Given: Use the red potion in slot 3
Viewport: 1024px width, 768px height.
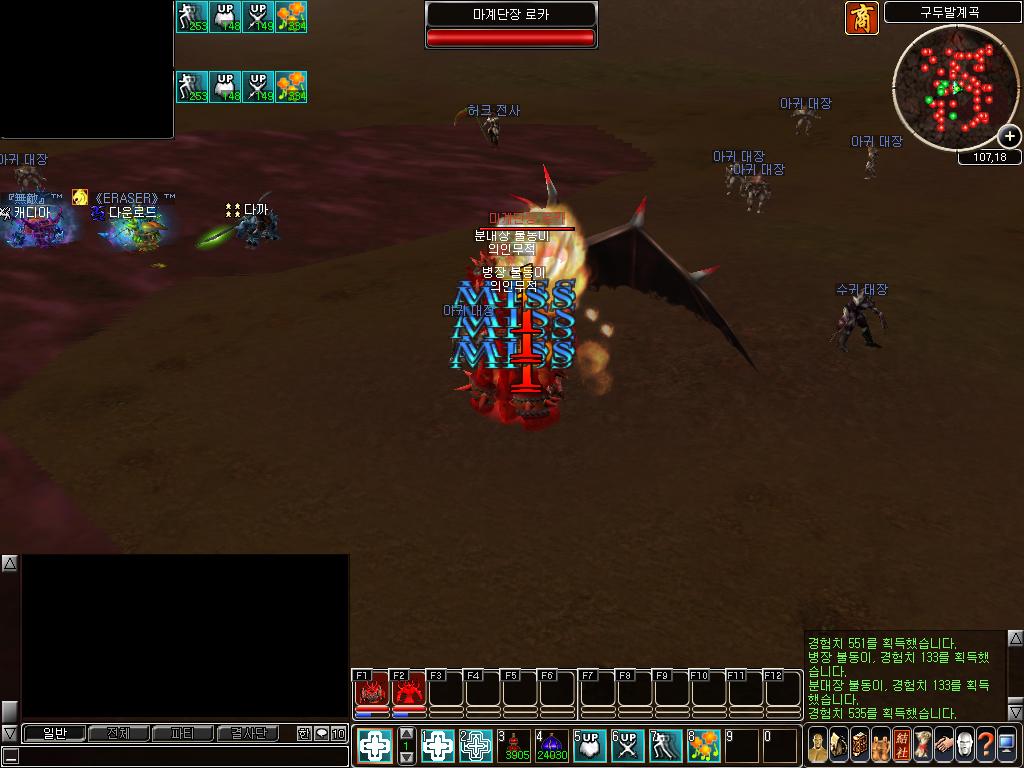Looking at the screenshot, I should pyautogui.click(x=517, y=745).
